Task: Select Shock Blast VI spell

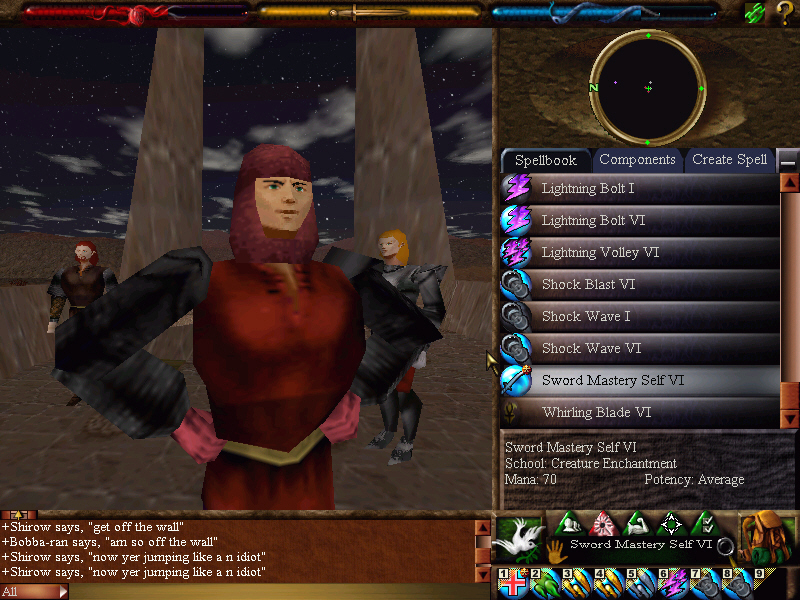Action: pos(588,284)
